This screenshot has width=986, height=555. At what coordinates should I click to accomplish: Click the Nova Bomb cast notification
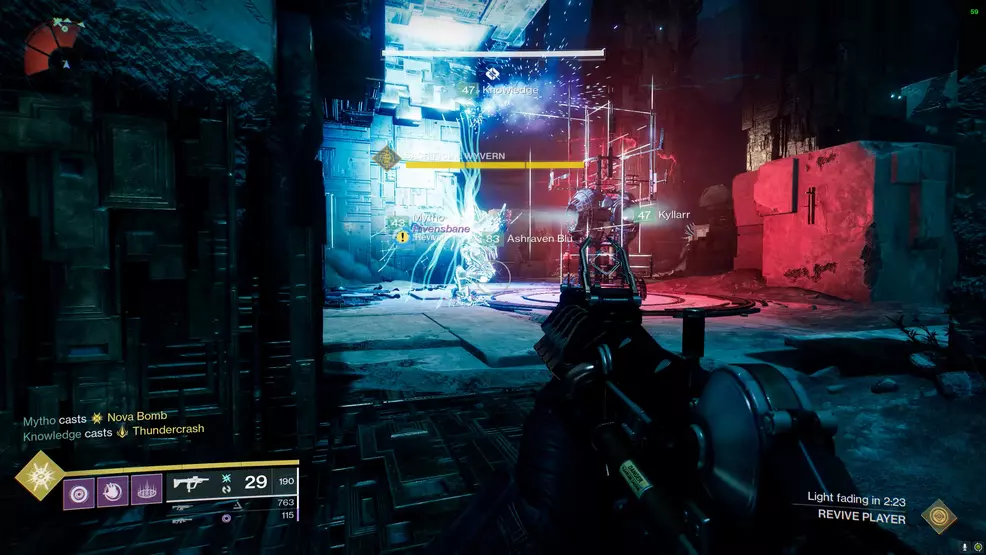[x=95, y=416]
